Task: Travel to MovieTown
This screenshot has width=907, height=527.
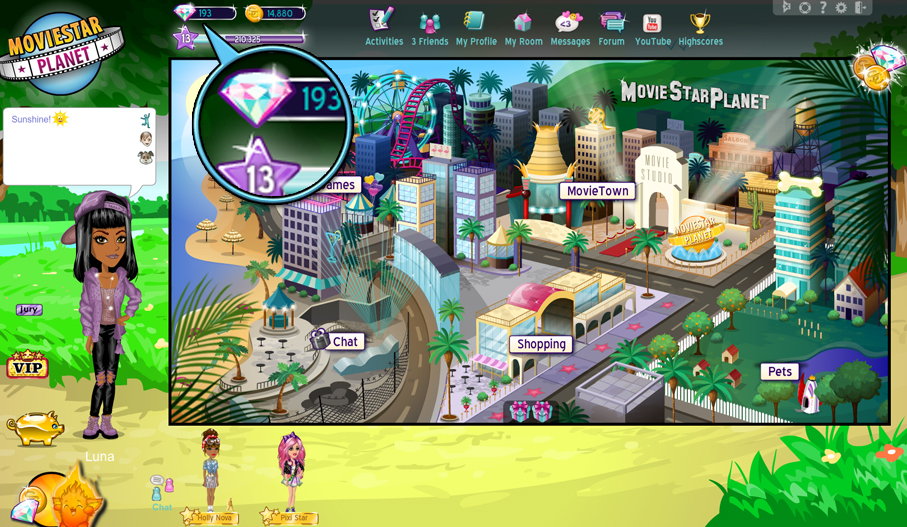Action: [597, 191]
